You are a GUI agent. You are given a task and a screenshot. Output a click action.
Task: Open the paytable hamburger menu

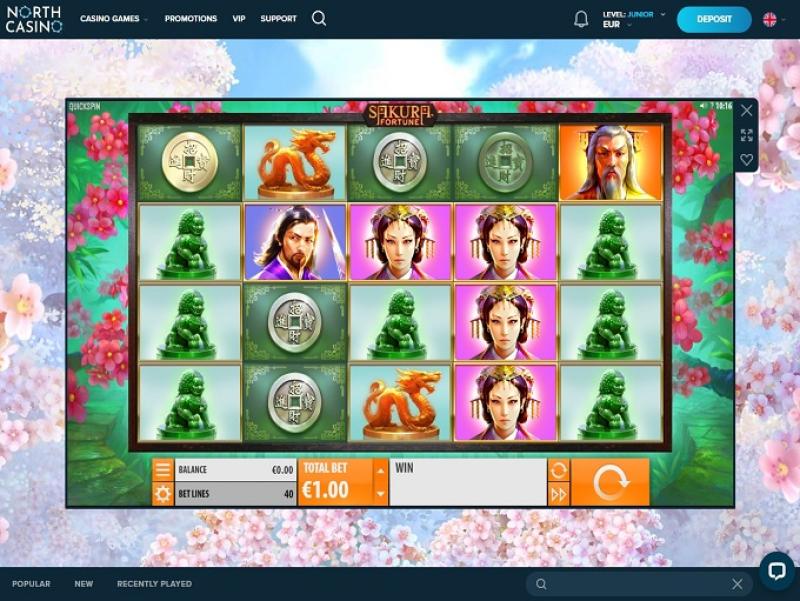click(x=163, y=470)
